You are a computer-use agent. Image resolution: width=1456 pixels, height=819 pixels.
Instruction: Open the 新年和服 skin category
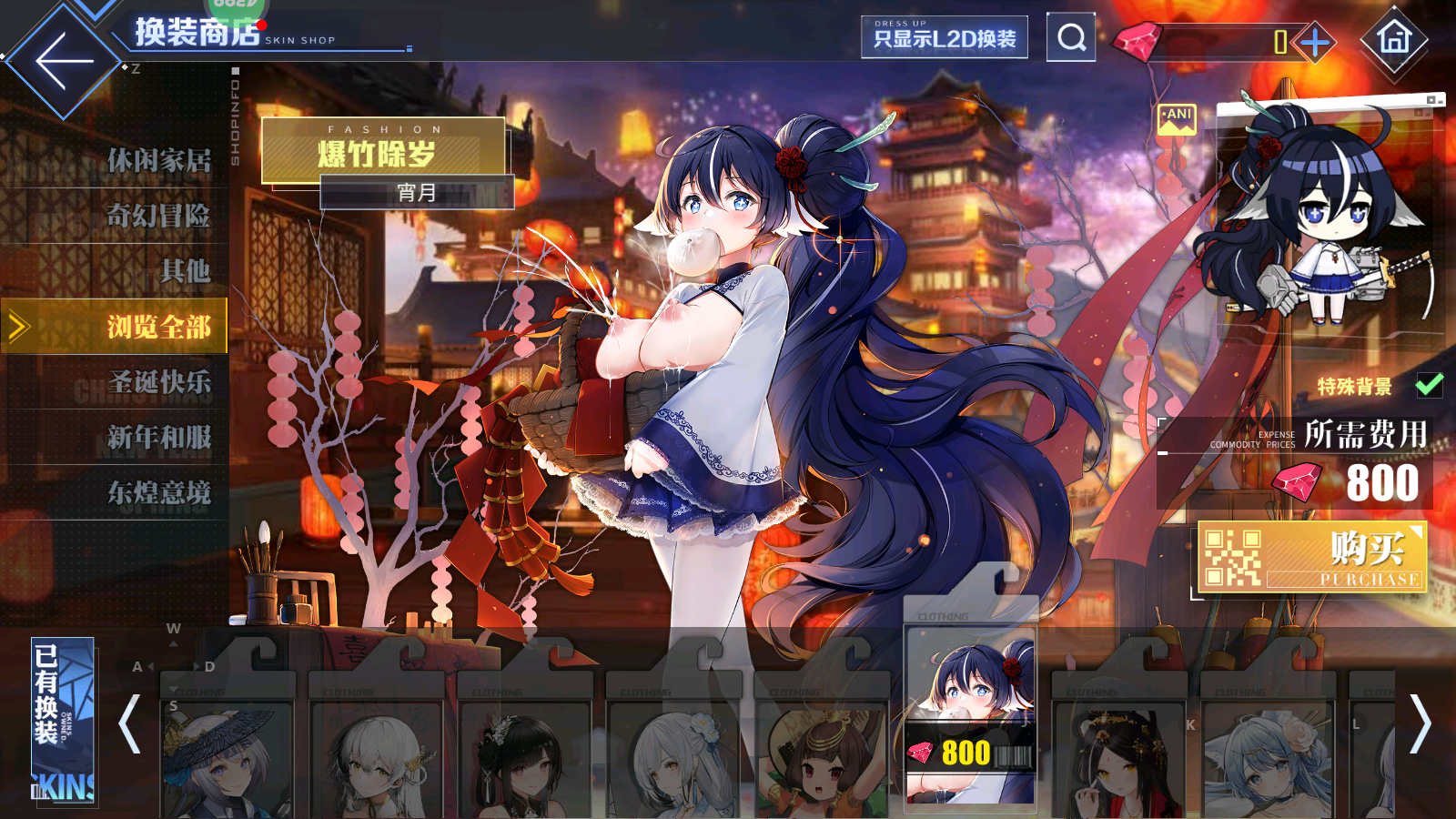pos(158,438)
